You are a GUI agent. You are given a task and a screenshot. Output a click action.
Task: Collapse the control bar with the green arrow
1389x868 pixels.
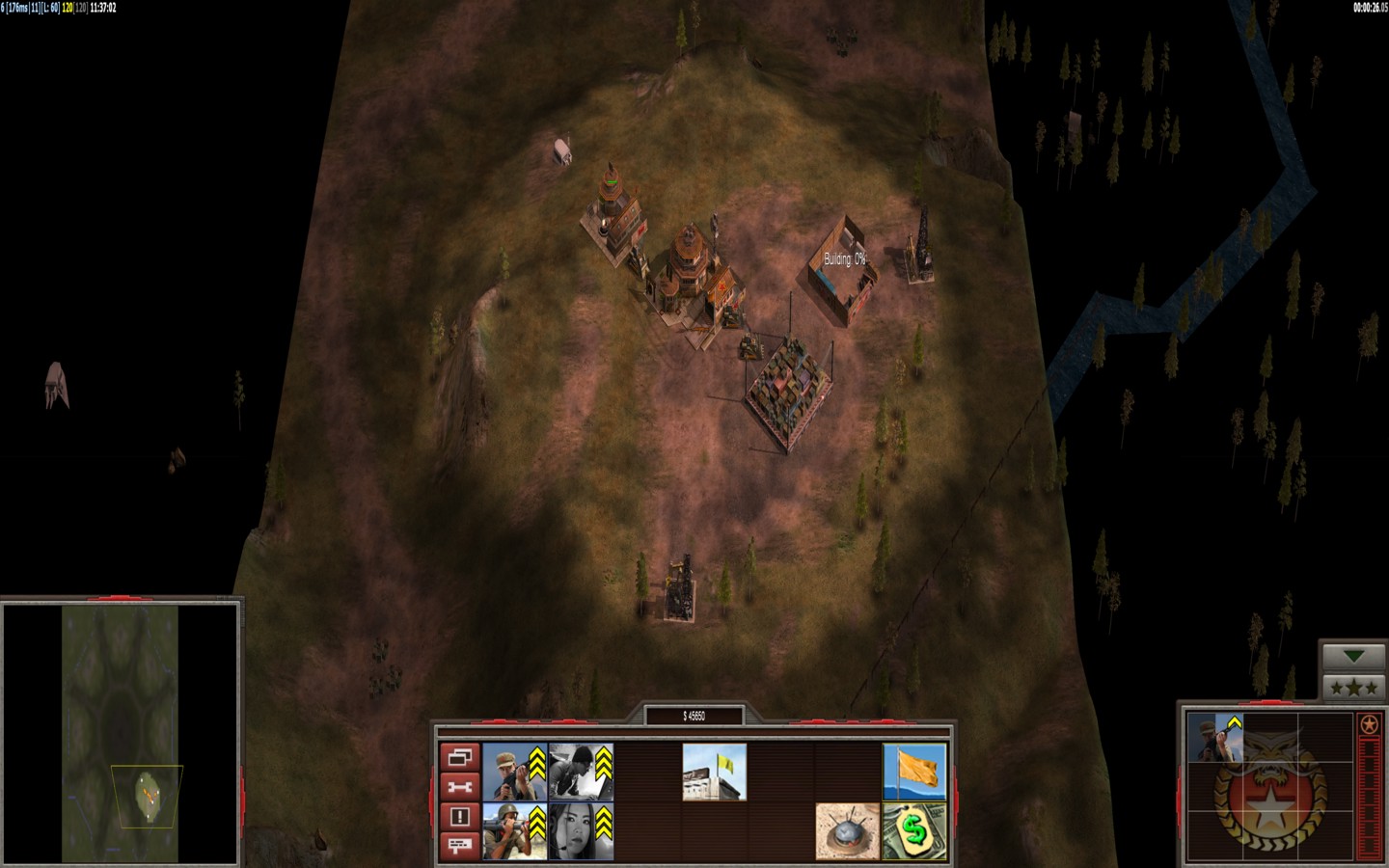[1353, 657]
